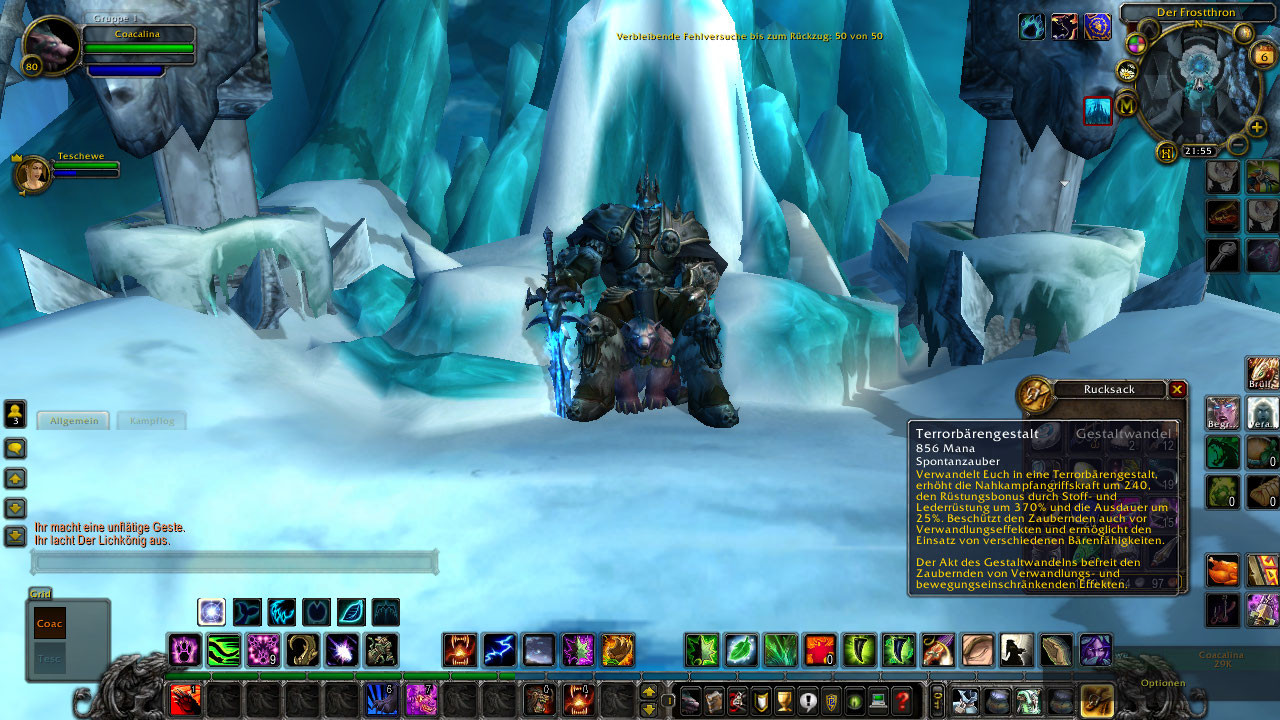The image size is (1280, 720).
Task: Select the Coac cell in the Grid frame
Action: click(50, 623)
